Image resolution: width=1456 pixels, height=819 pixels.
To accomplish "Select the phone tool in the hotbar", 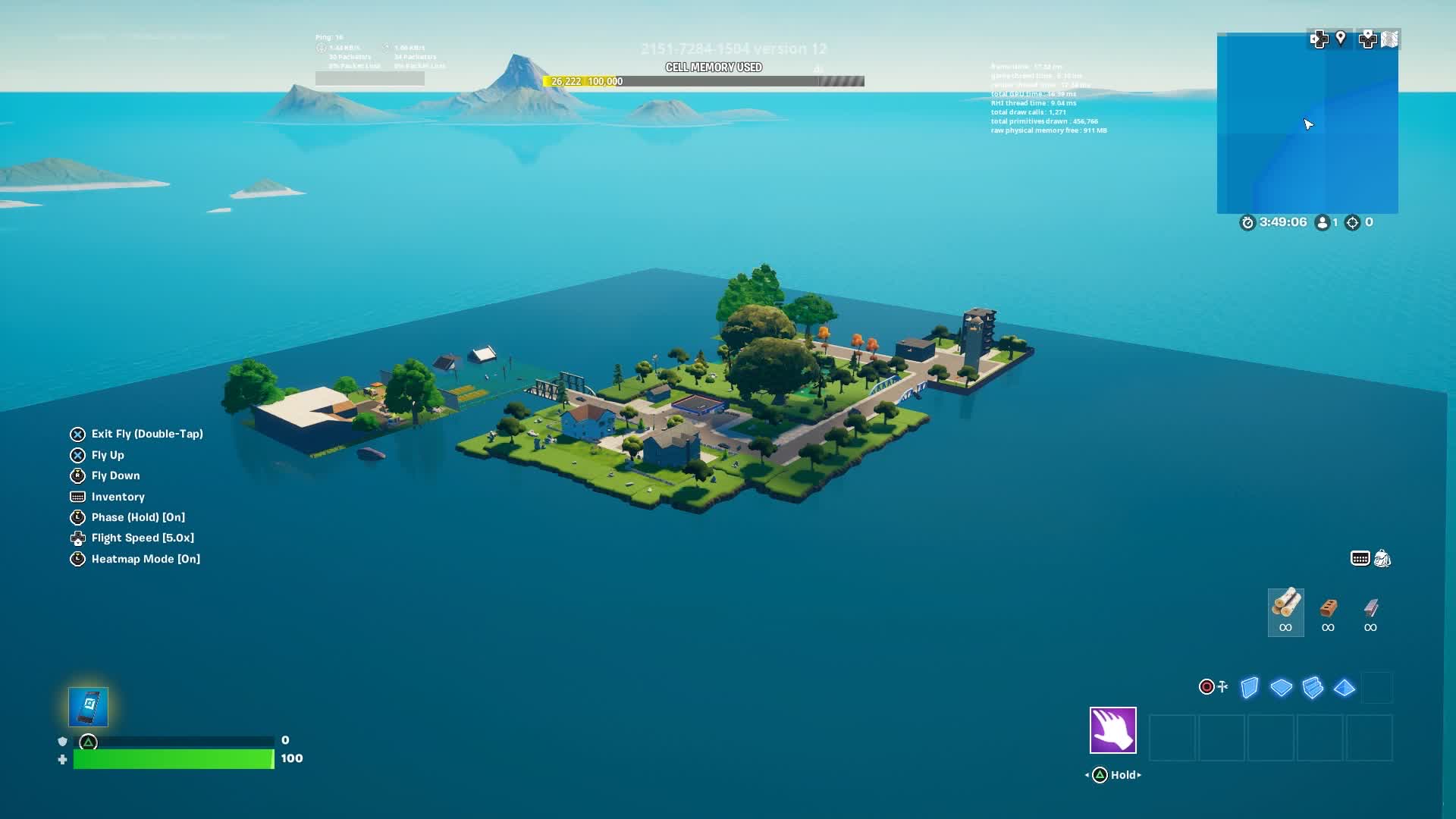I will (88, 706).
